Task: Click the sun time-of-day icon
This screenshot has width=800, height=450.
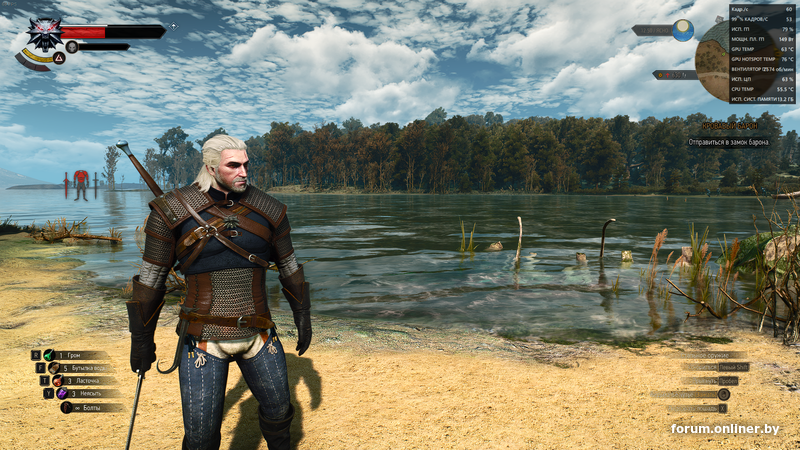Action: [x=683, y=30]
